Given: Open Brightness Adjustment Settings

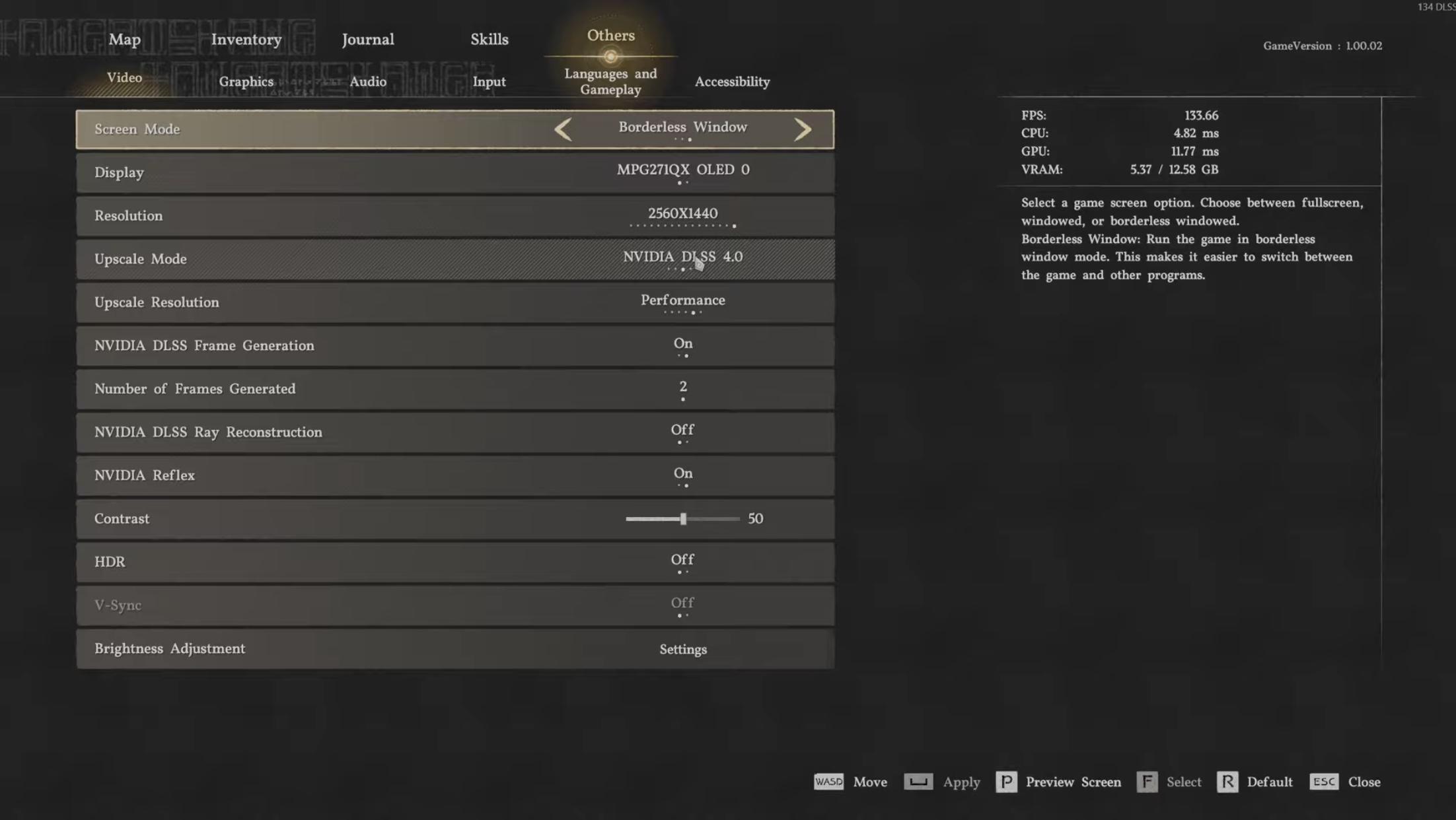Looking at the screenshot, I should coord(682,649).
